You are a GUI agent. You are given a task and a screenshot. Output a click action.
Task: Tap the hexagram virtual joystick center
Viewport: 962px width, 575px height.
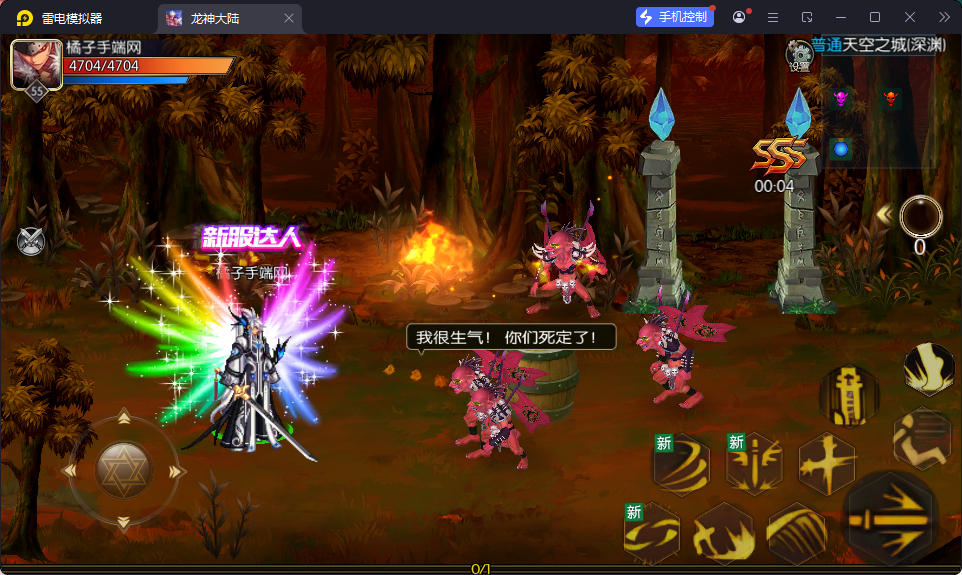[123, 468]
